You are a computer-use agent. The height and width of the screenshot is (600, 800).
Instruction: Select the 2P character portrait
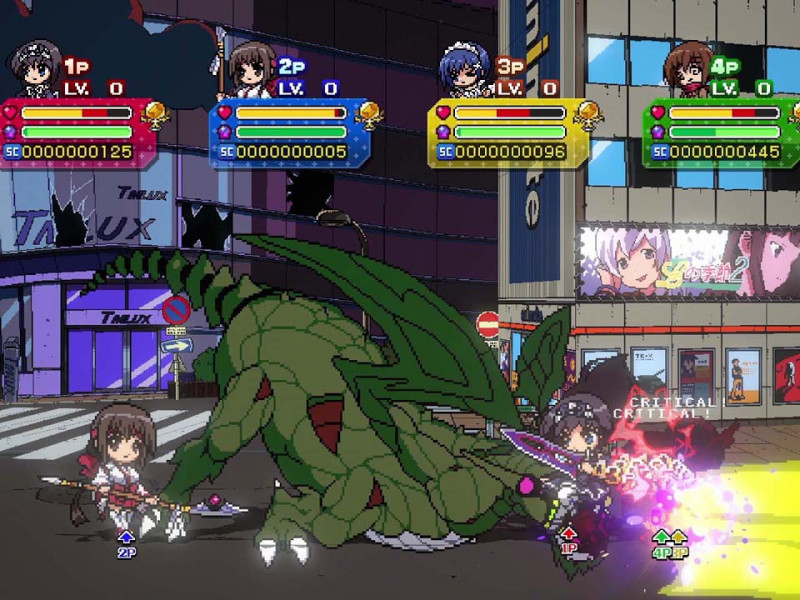[x=248, y=70]
